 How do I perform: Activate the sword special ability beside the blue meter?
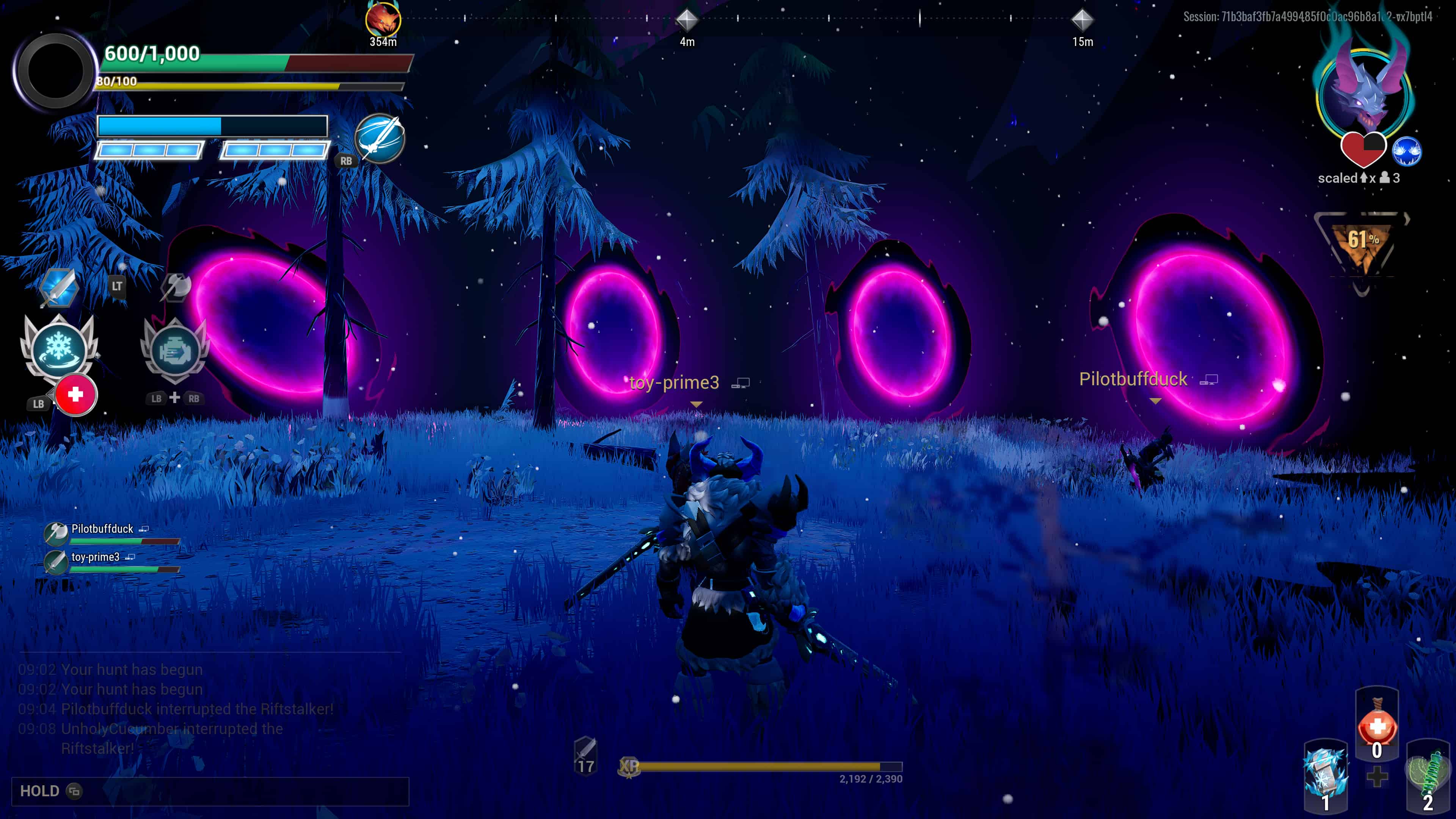380,138
